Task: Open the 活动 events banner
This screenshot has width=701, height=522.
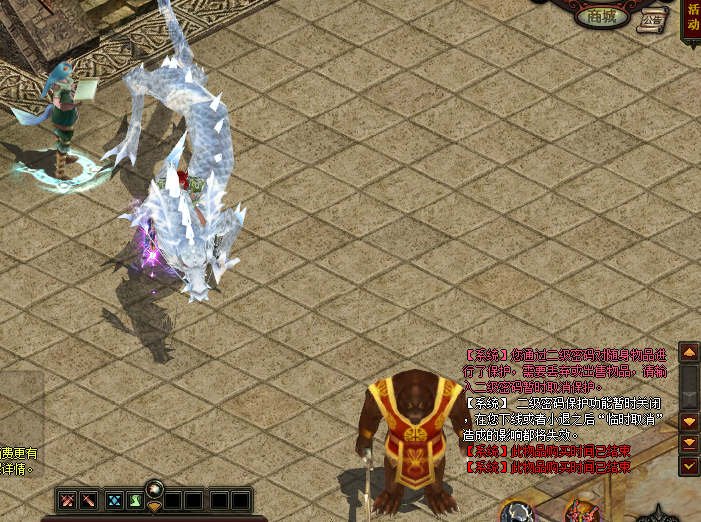Action: (x=691, y=20)
